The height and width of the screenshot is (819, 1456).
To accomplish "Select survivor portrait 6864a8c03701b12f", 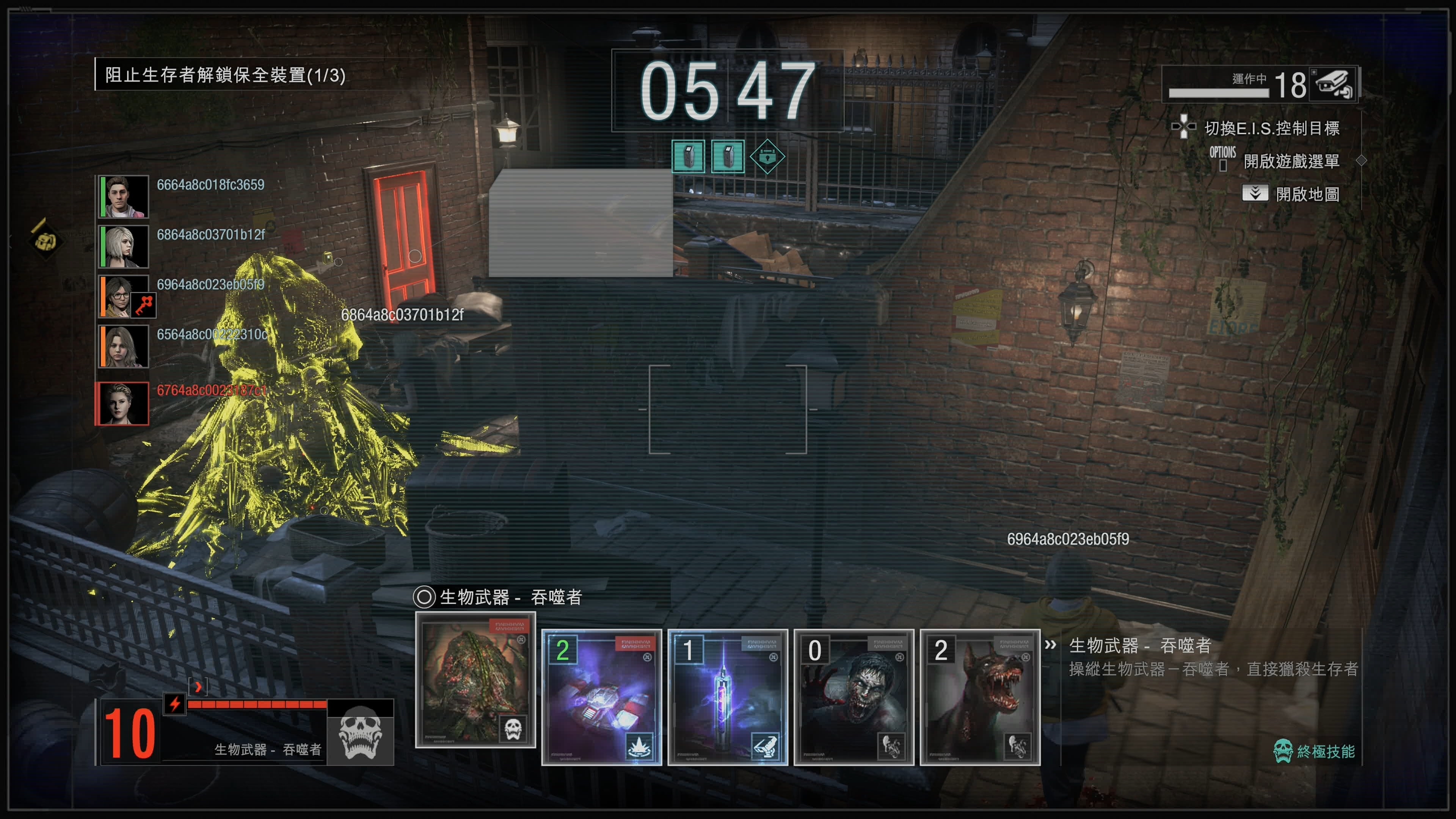I will click(124, 246).
